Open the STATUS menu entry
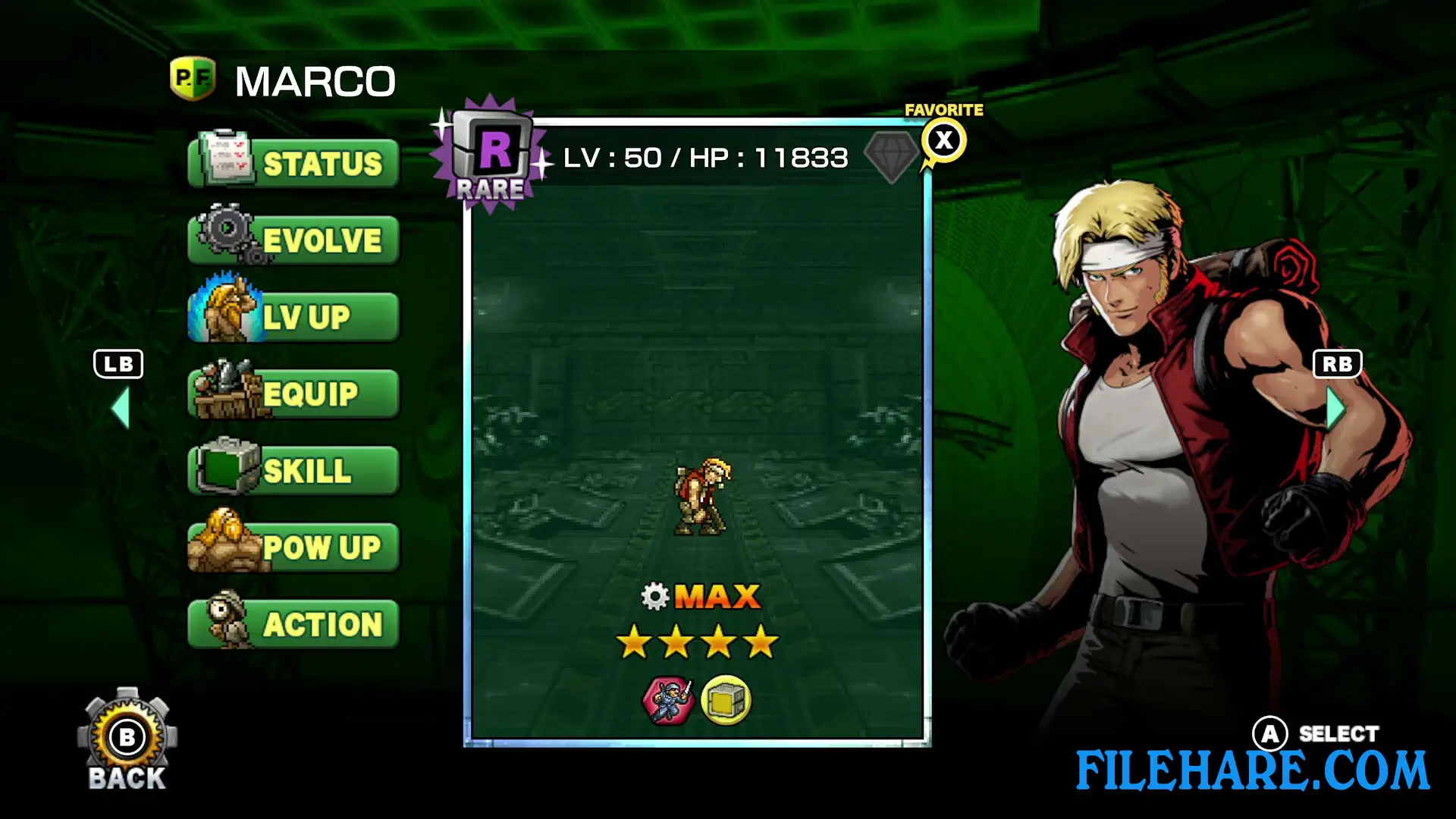Image resolution: width=1456 pixels, height=819 pixels. 294,163
